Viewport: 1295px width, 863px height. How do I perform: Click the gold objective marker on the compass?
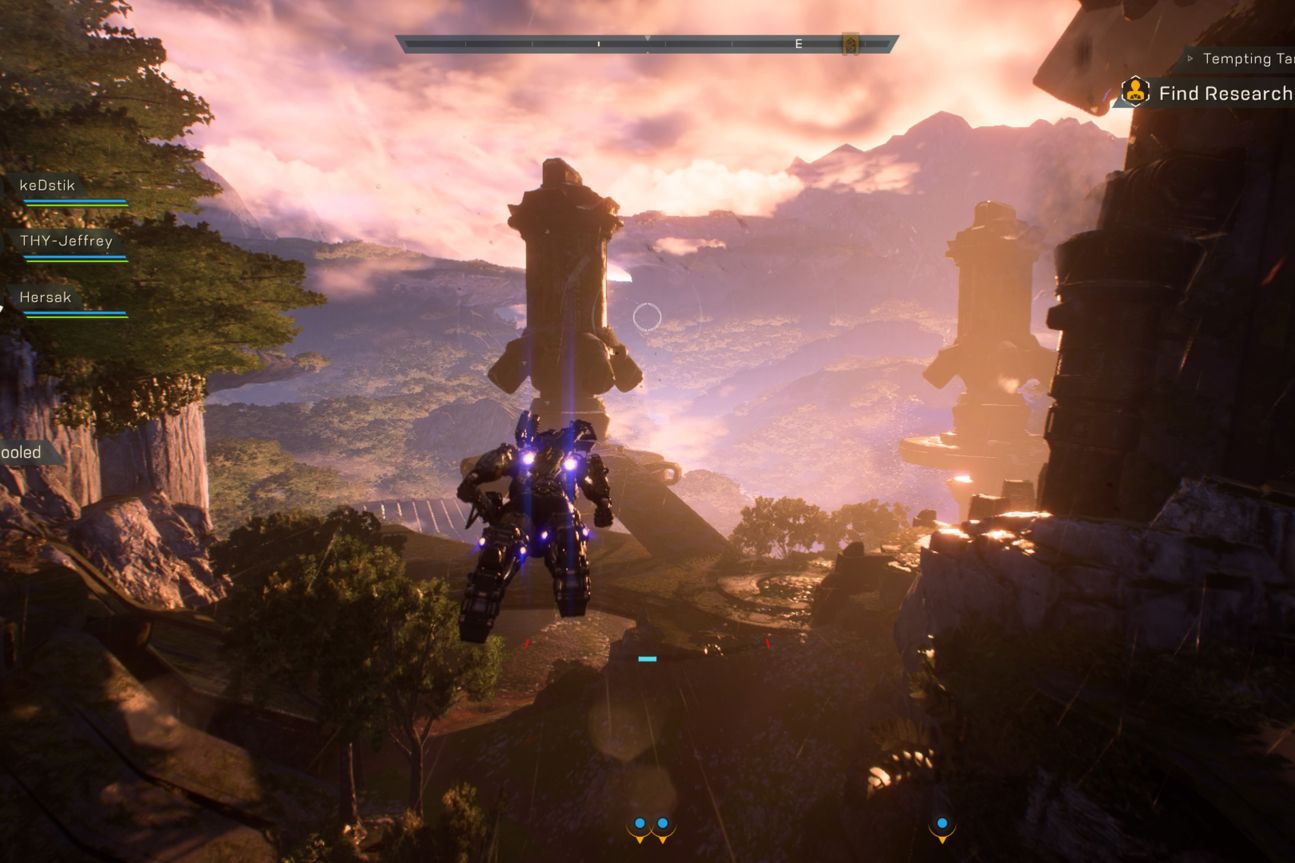[x=850, y=44]
